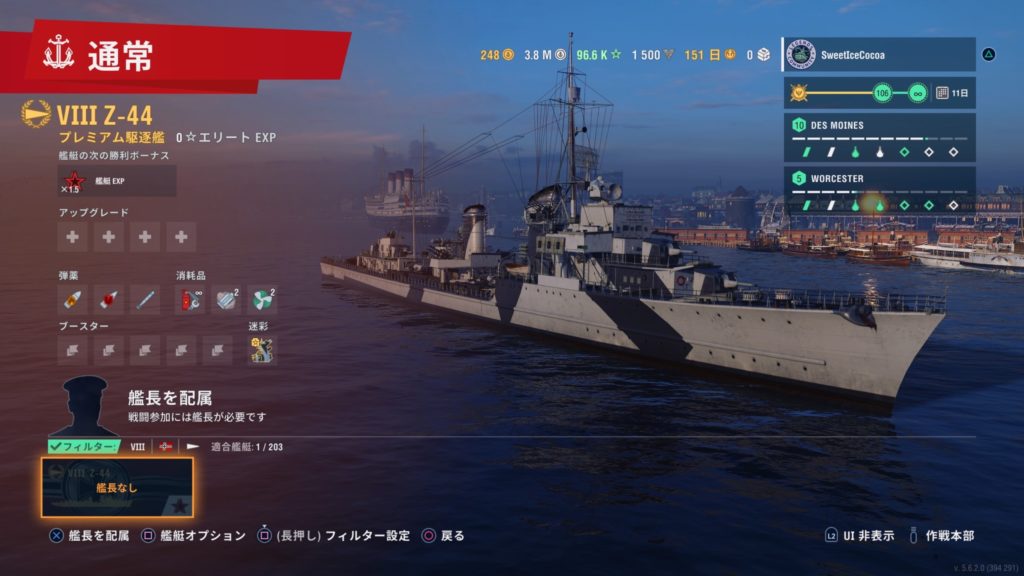Toggle the green フィルター filter tag
The height and width of the screenshot is (576, 1024).
pyautogui.click(x=84, y=446)
